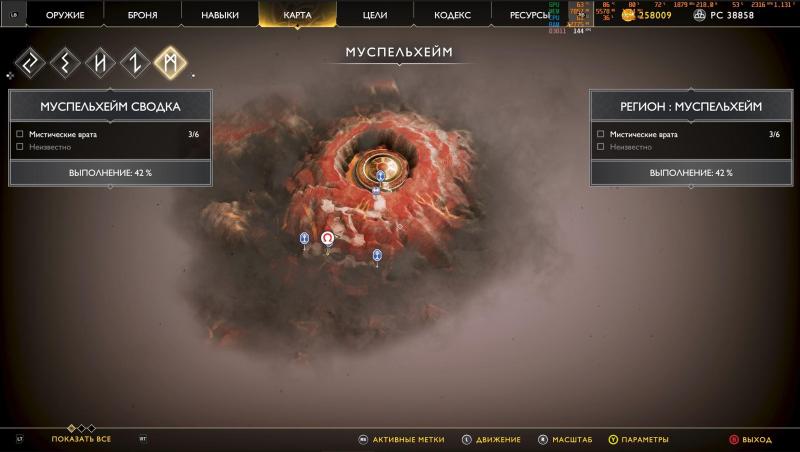Open the Кодекс tab
800x452 pixels.
(452, 15)
